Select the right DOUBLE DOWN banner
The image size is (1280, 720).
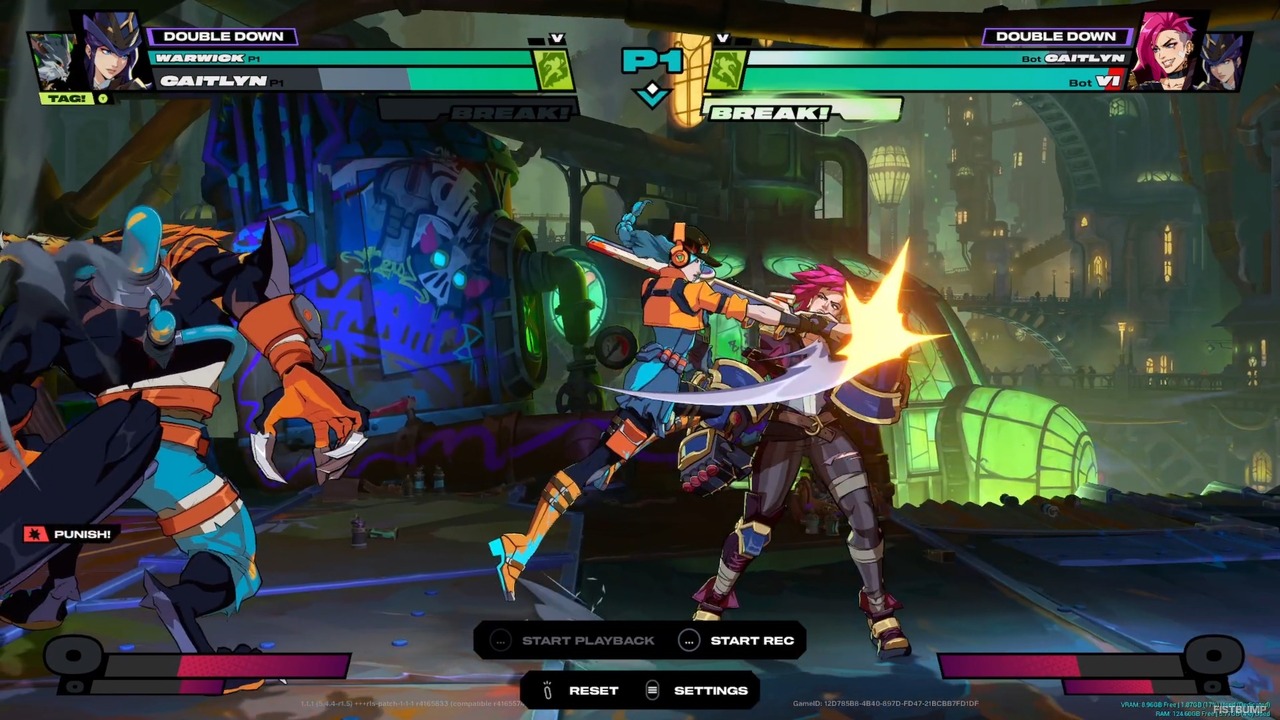[1056, 35]
